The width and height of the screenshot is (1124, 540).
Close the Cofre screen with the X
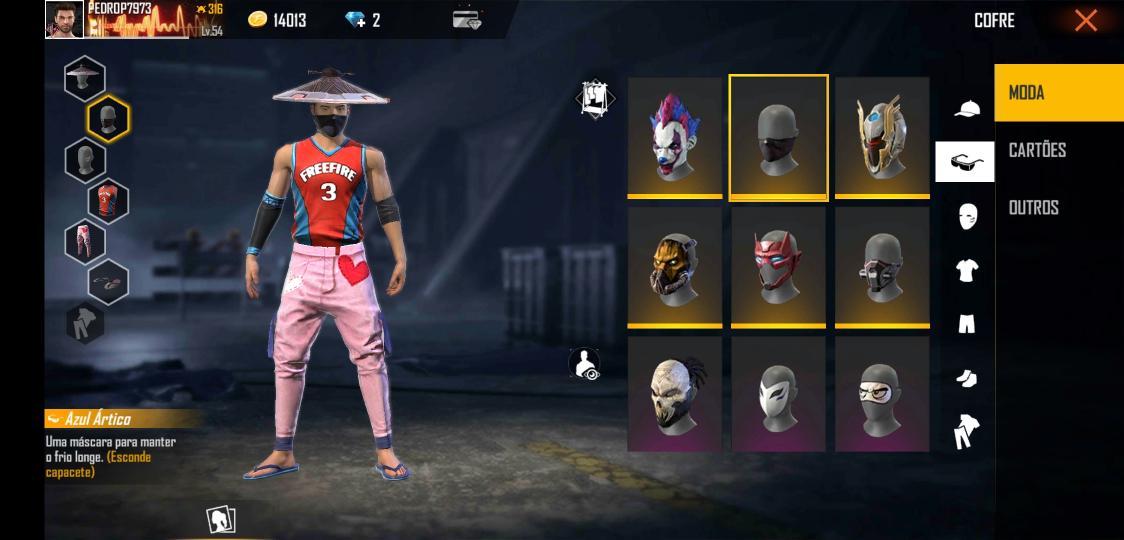coord(1085,21)
